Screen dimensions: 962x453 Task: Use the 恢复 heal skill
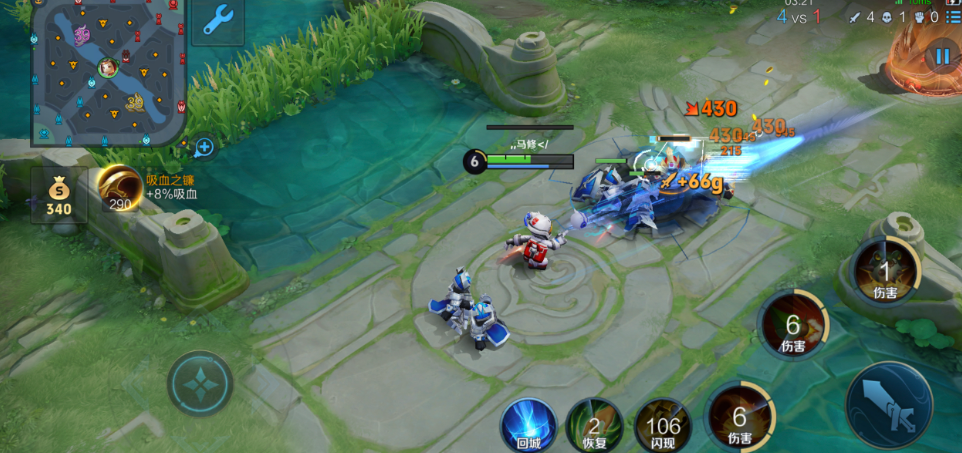(594, 425)
